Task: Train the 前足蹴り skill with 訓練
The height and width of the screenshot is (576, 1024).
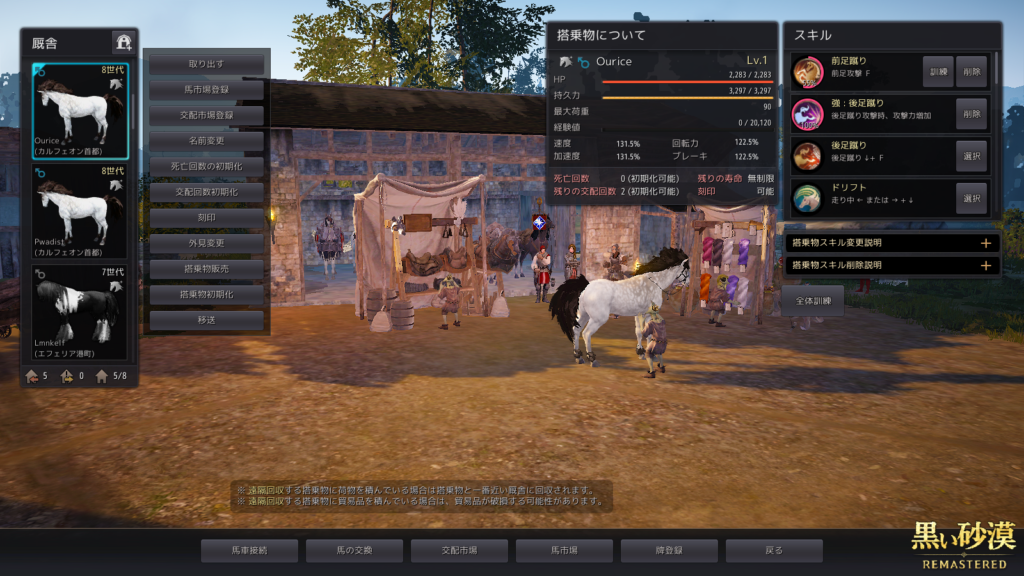Action: pos(937,72)
